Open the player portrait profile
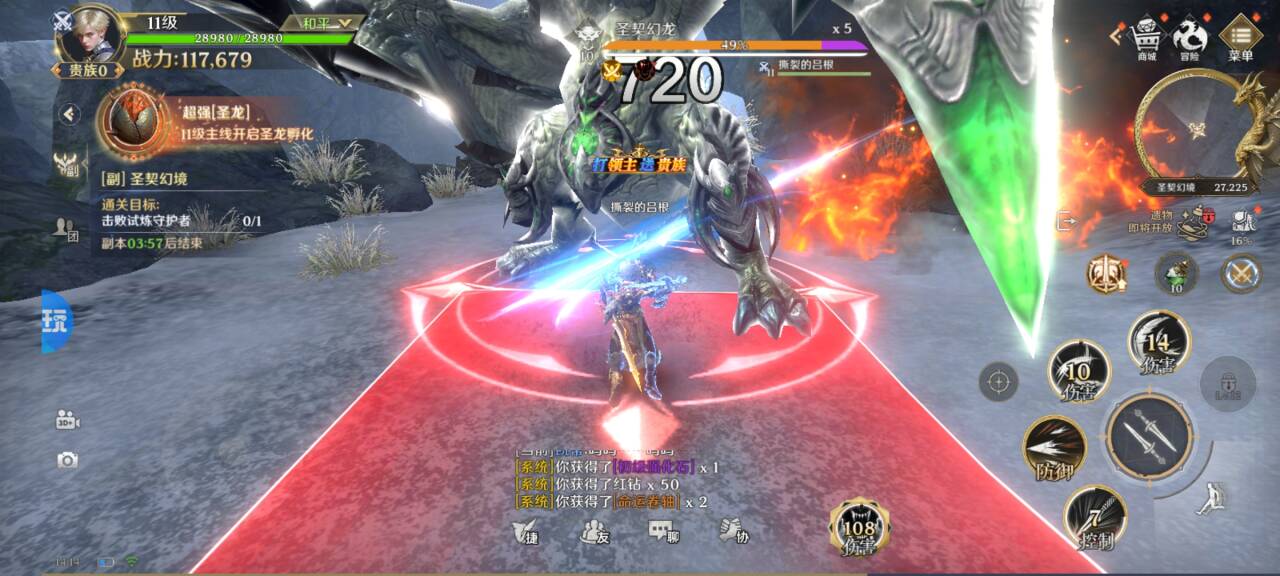This screenshot has width=1280, height=576. point(86,34)
